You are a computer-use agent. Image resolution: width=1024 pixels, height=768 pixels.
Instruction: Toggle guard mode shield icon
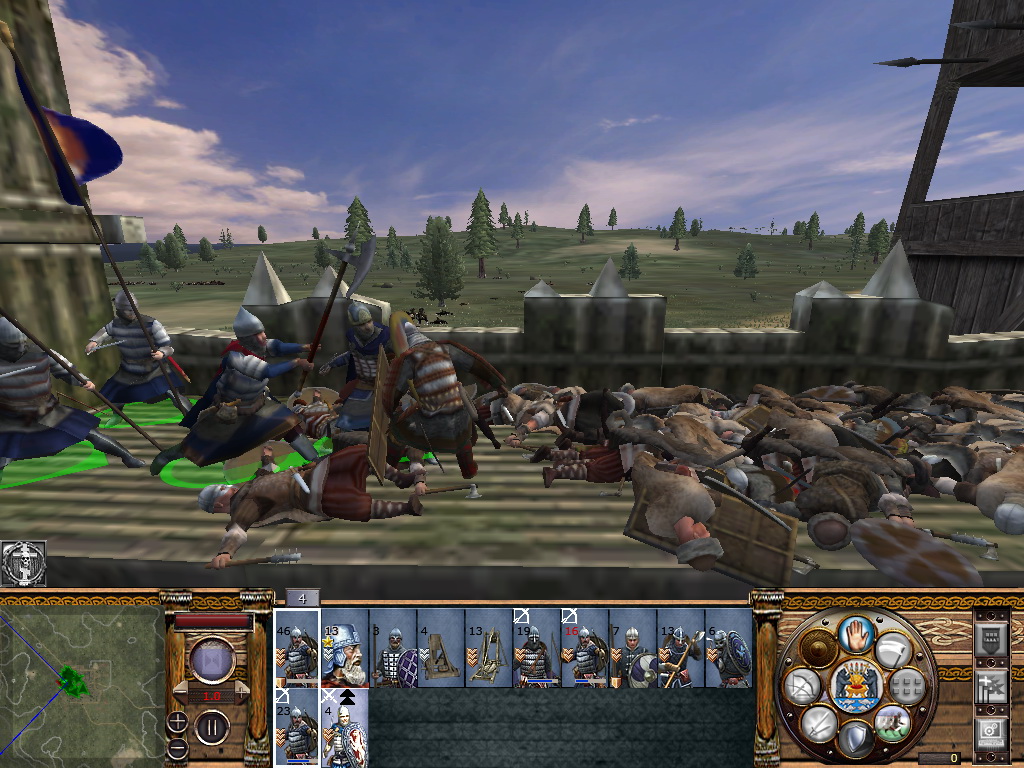(x=853, y=740)
